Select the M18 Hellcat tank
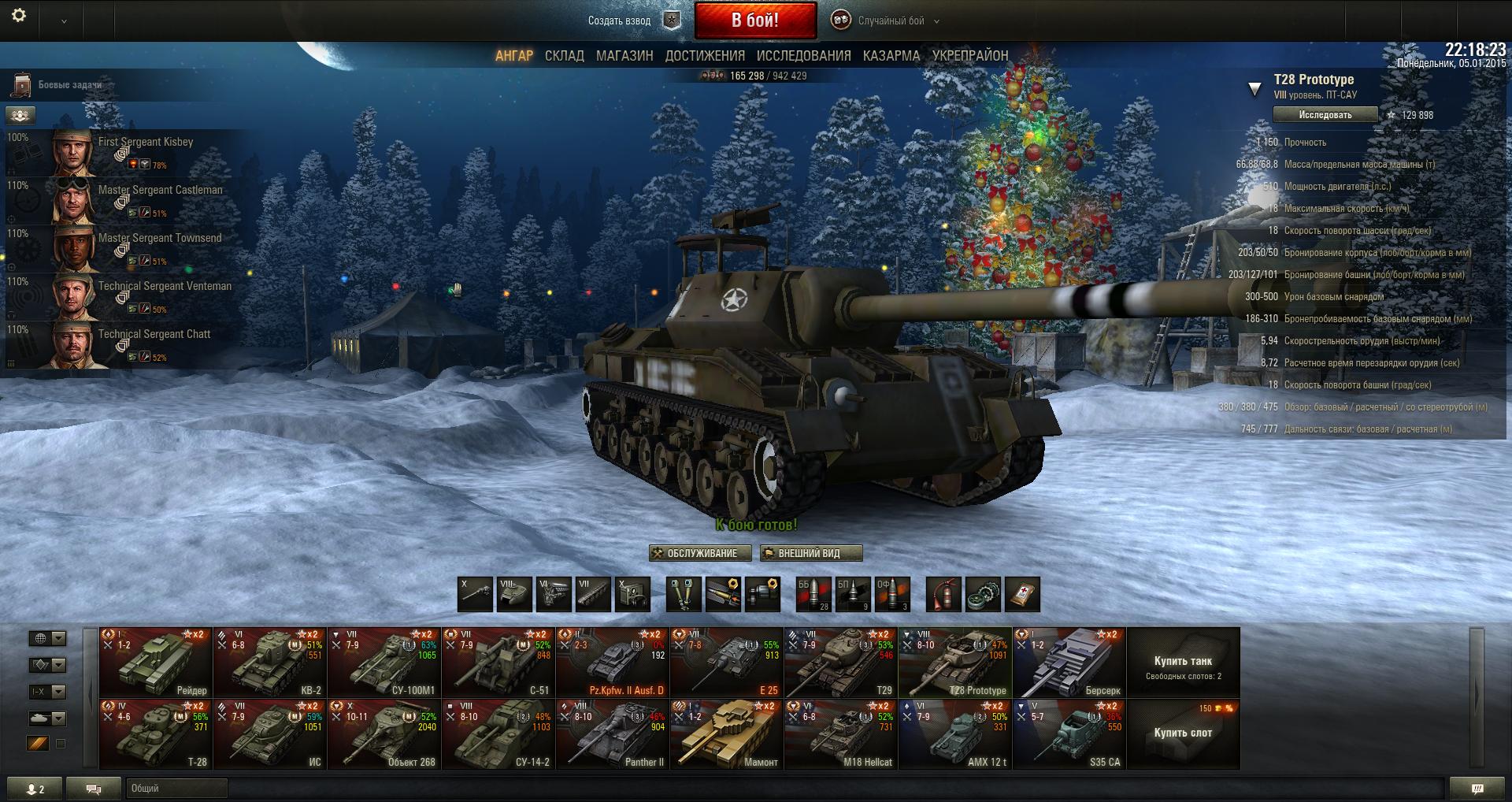 point(841,734)
